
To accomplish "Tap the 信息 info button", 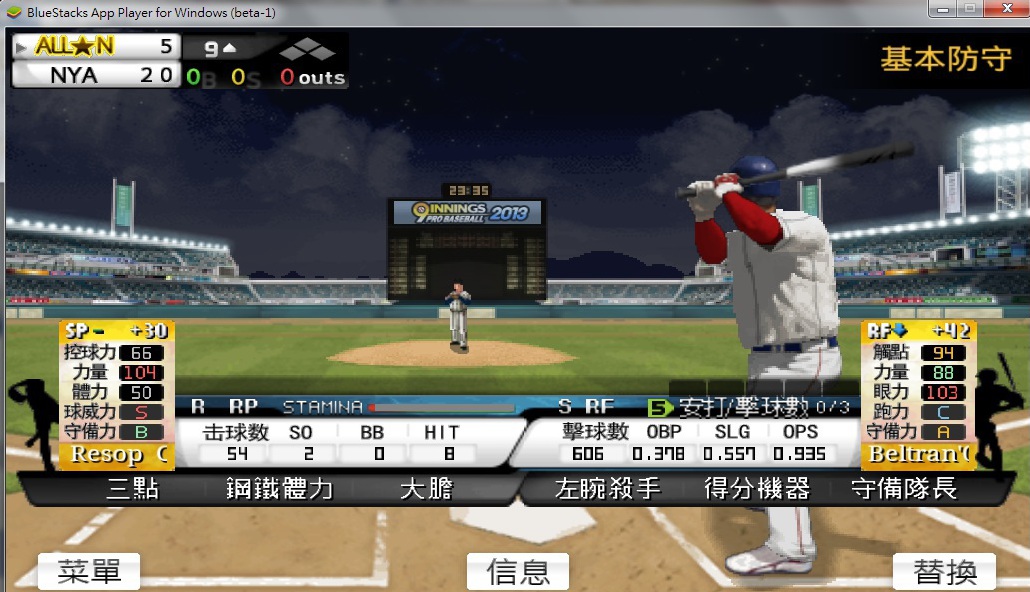I will click(517, 571).
